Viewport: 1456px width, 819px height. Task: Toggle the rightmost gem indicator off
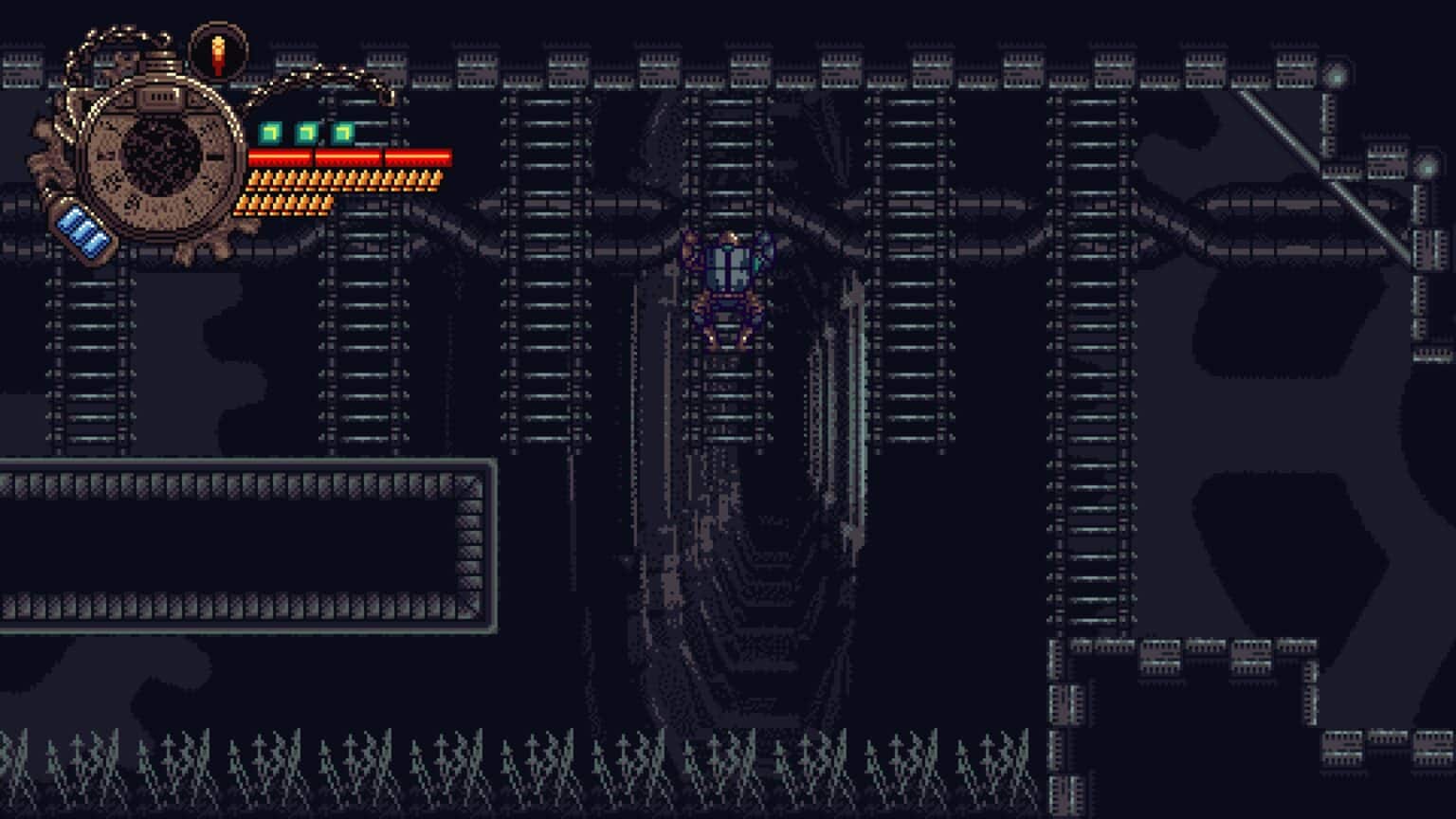341,133
